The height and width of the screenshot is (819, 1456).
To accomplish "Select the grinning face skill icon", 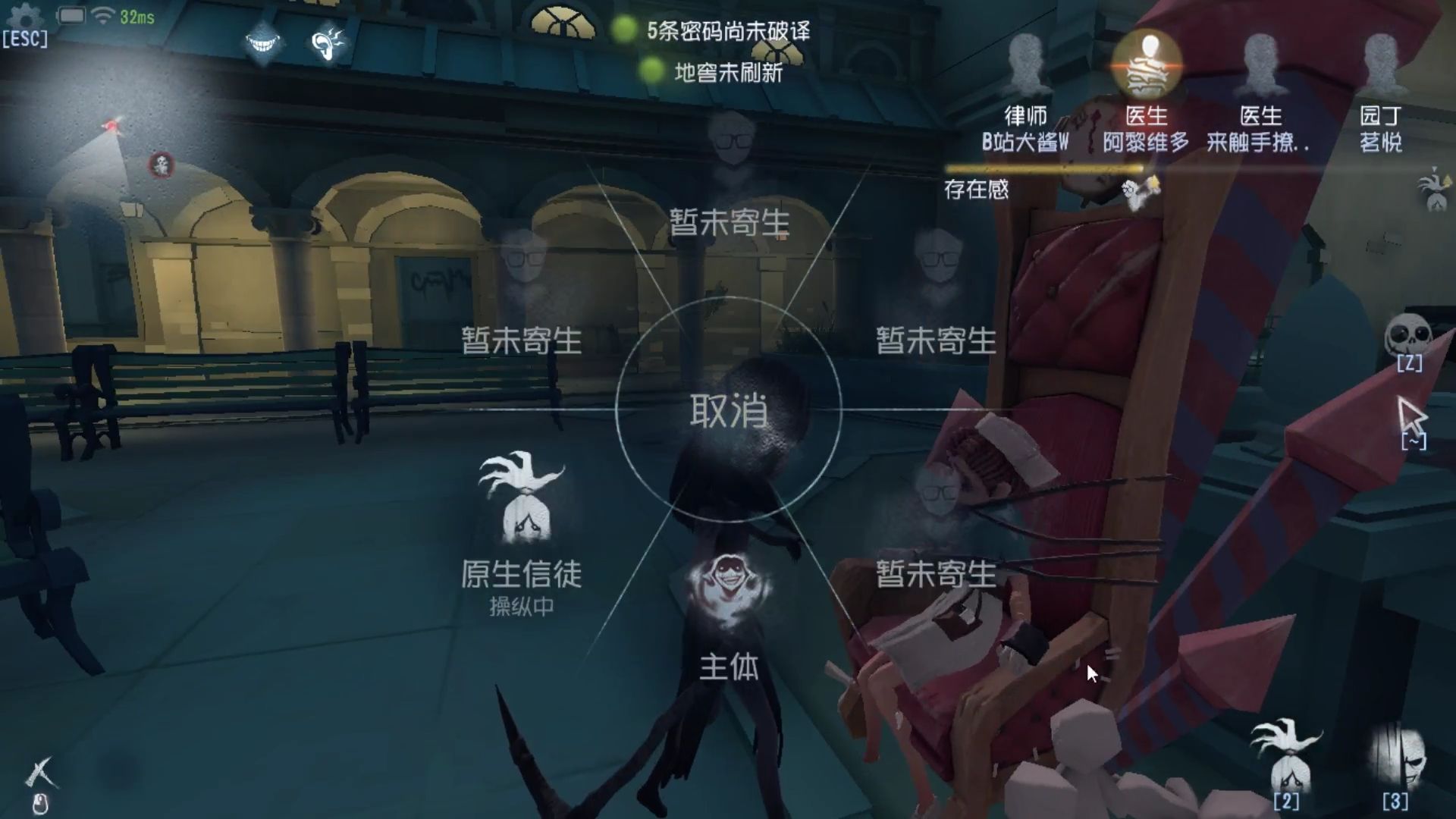I will 262,43.
